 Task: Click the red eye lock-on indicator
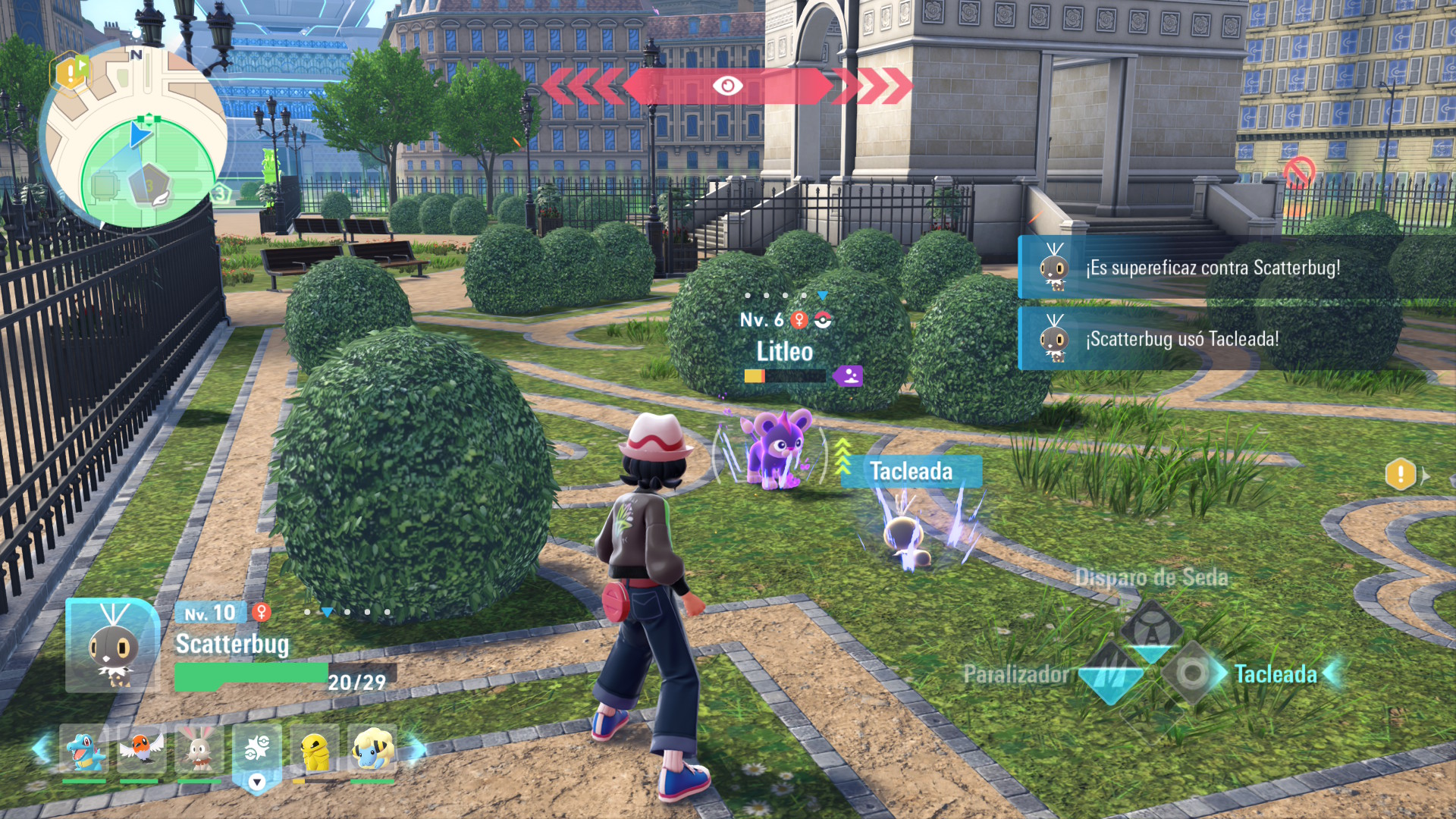pyautogui.click(x=727, y=86)
